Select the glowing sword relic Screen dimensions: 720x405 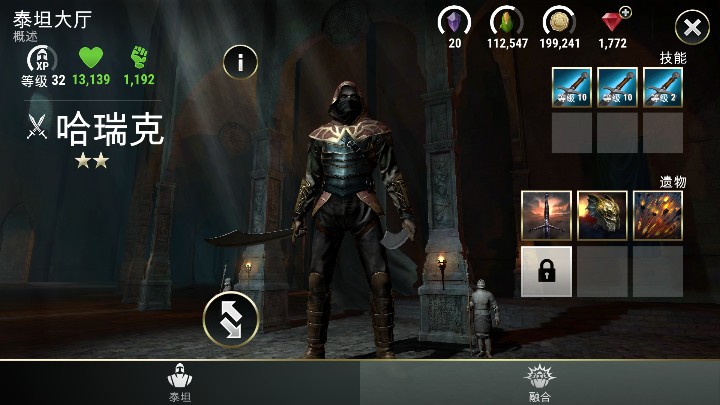click(547, 215)
